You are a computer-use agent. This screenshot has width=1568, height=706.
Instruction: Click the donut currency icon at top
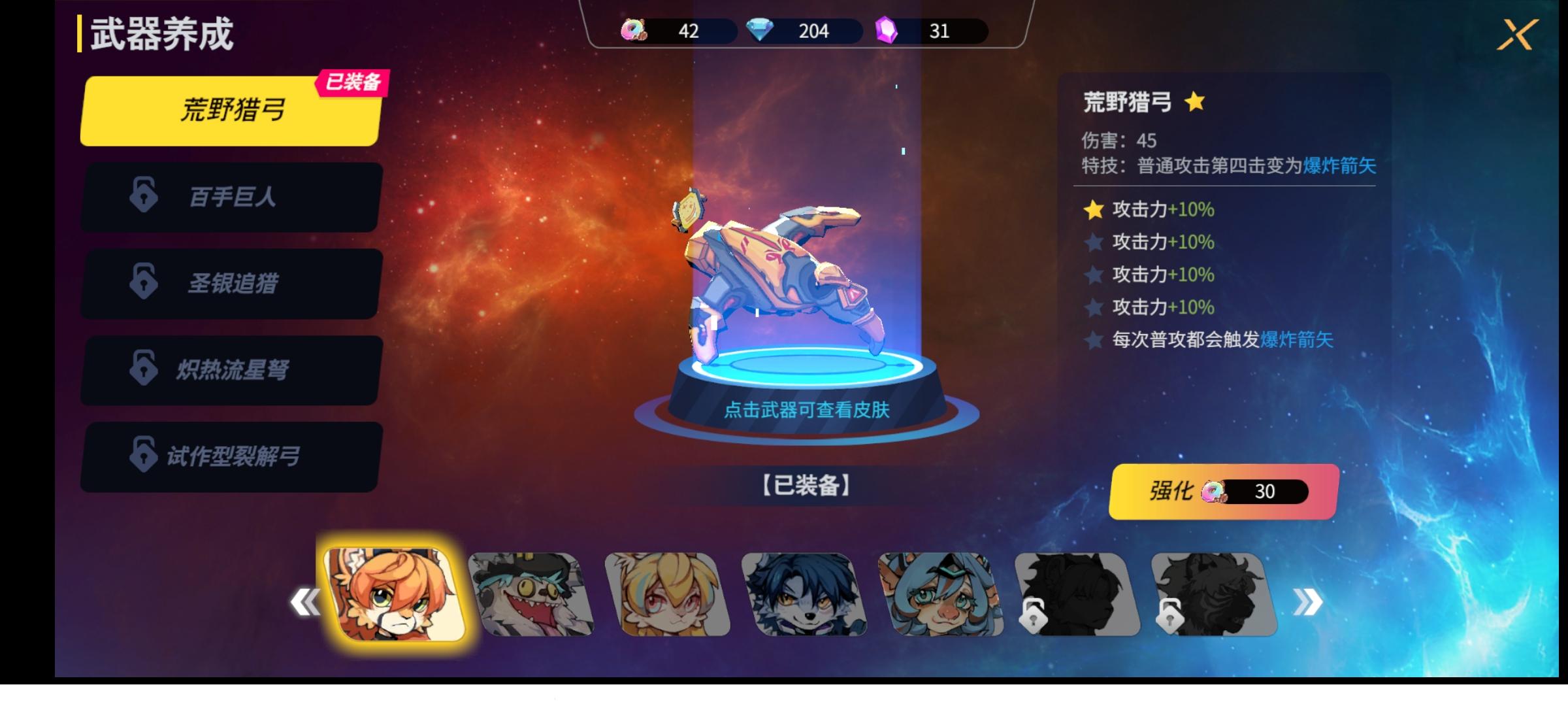[634, 31]
